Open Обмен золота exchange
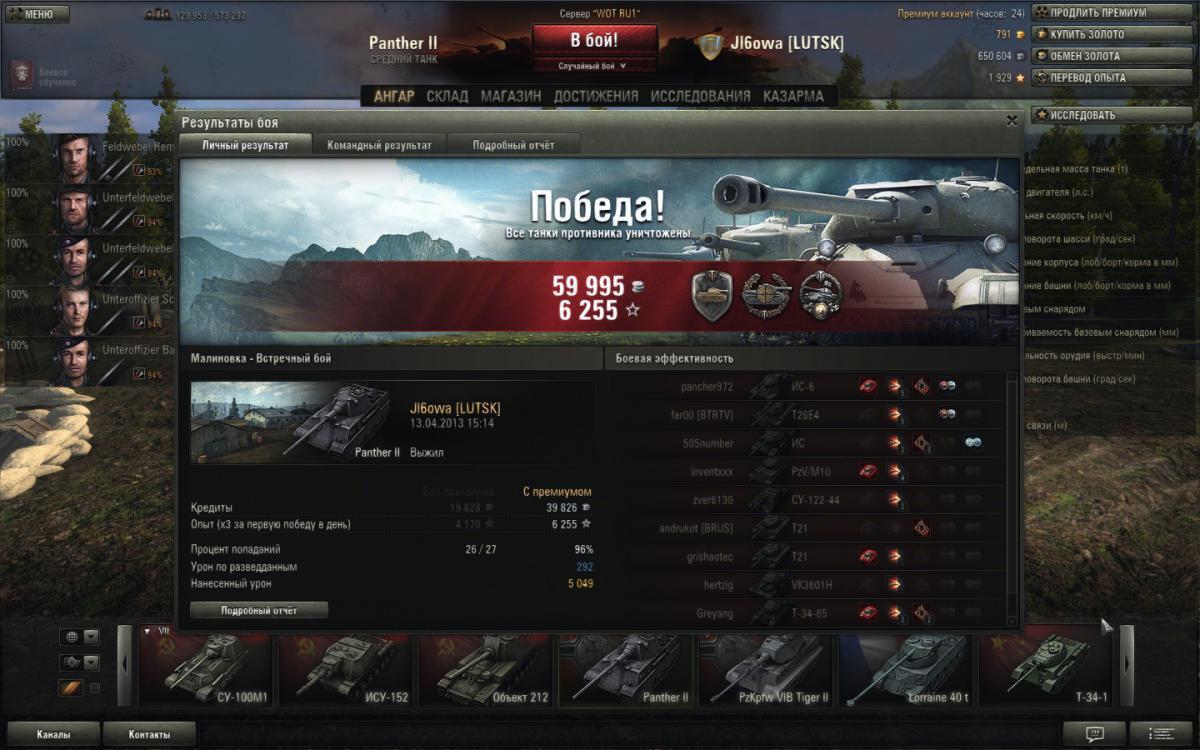This screenshot has width=1200, height=750. tap(1098, 56)
